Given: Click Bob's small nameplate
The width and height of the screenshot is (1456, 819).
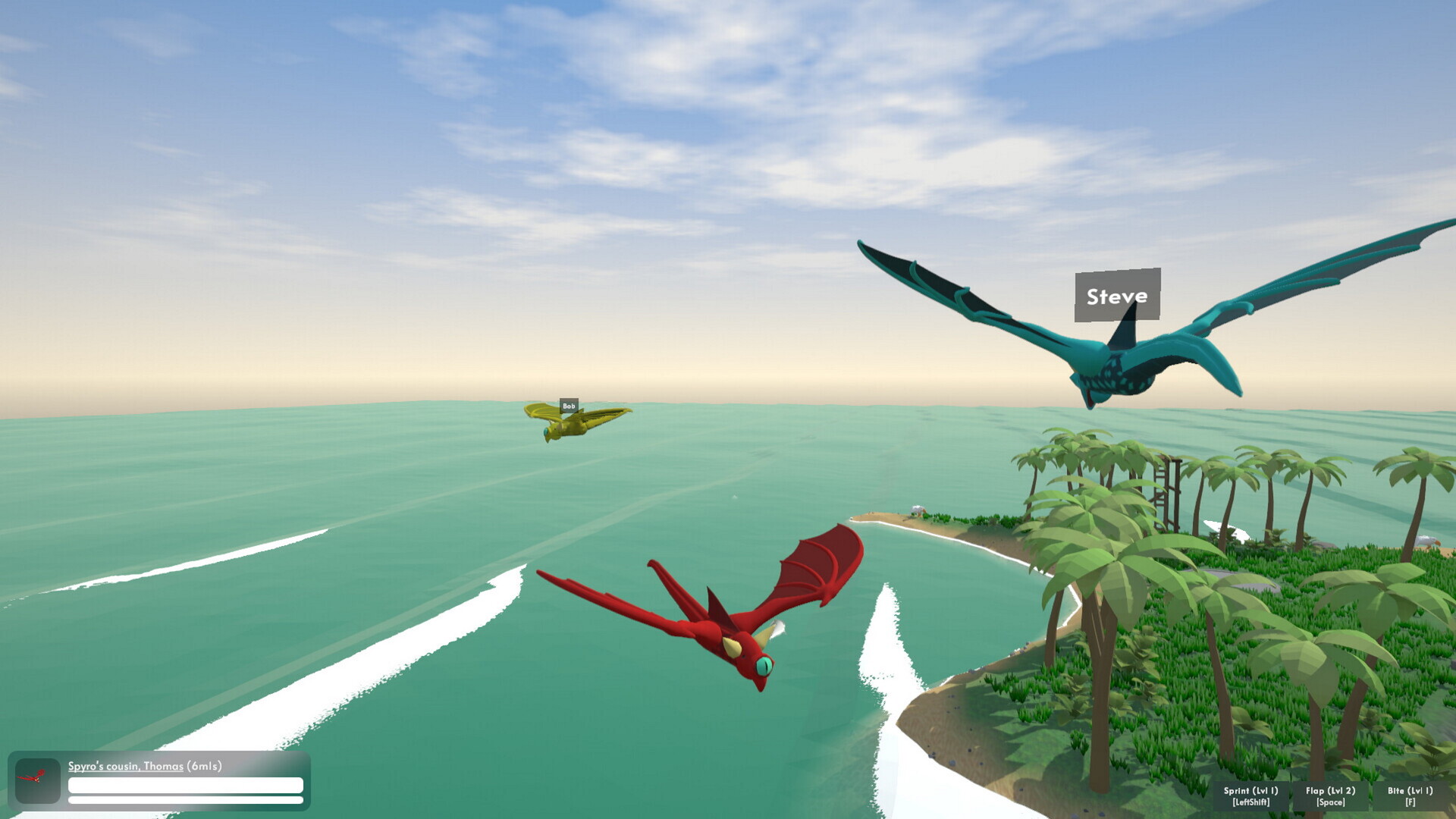Looking at the screenshot, I should pyautogui.click(x=569, y=407).
